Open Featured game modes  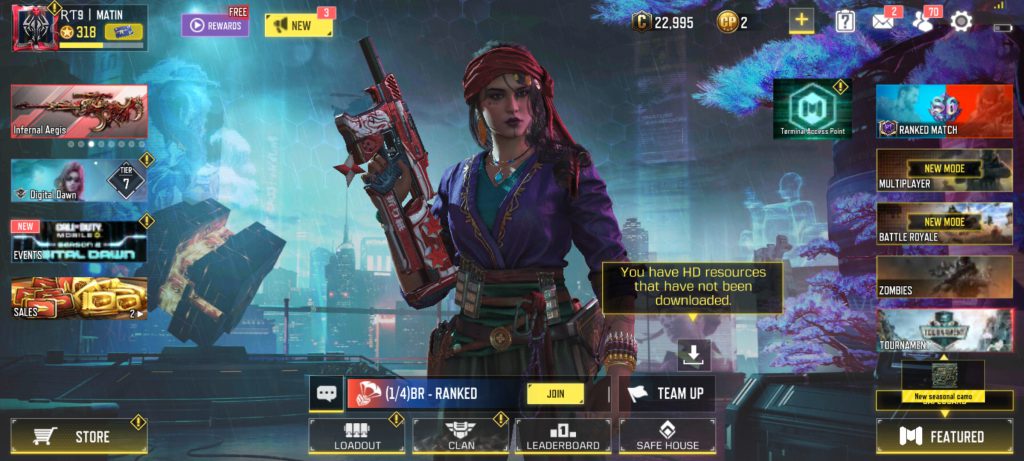point(944,436)
